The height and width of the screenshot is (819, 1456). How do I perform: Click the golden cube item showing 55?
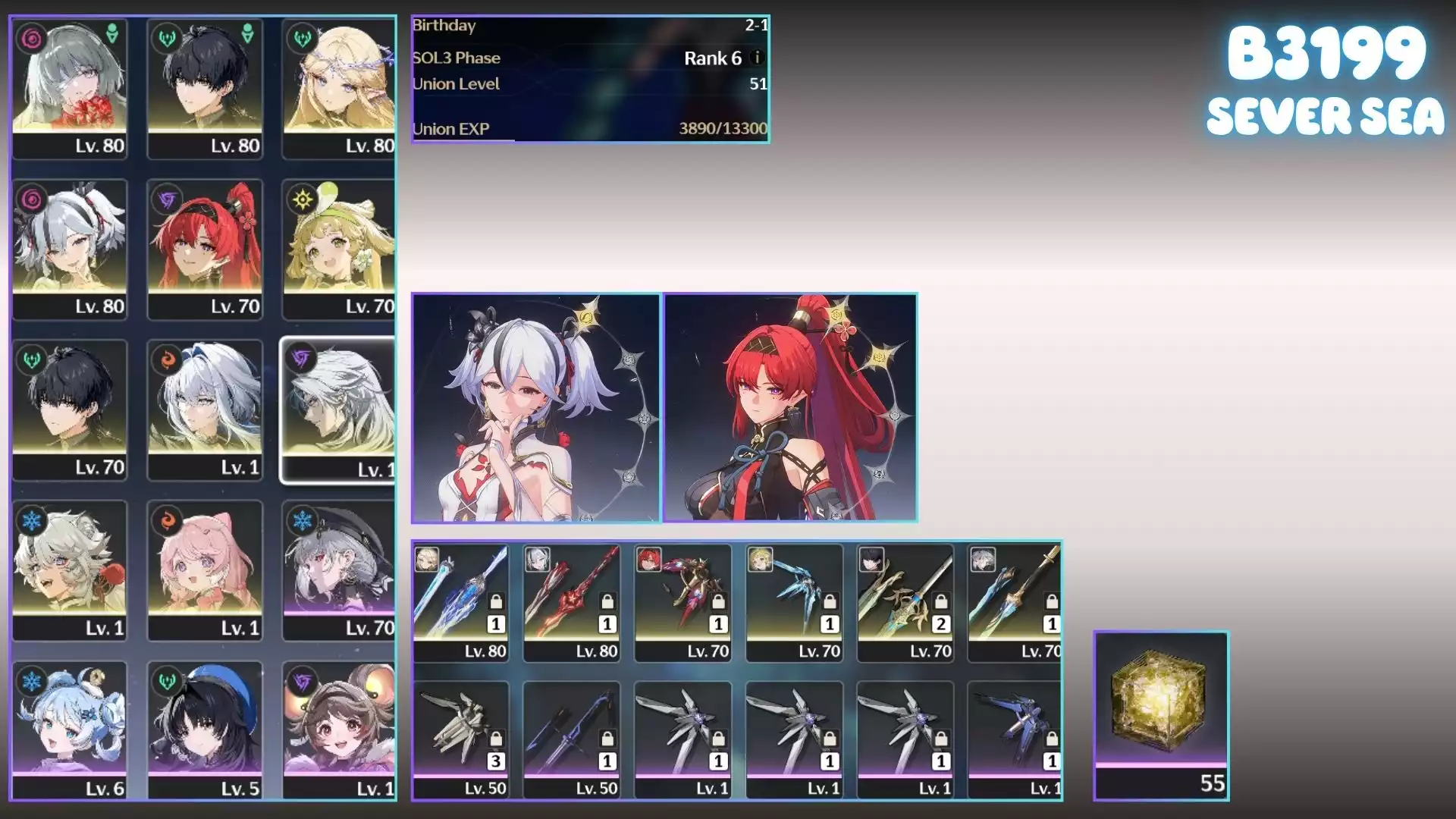coord(1161,715)
